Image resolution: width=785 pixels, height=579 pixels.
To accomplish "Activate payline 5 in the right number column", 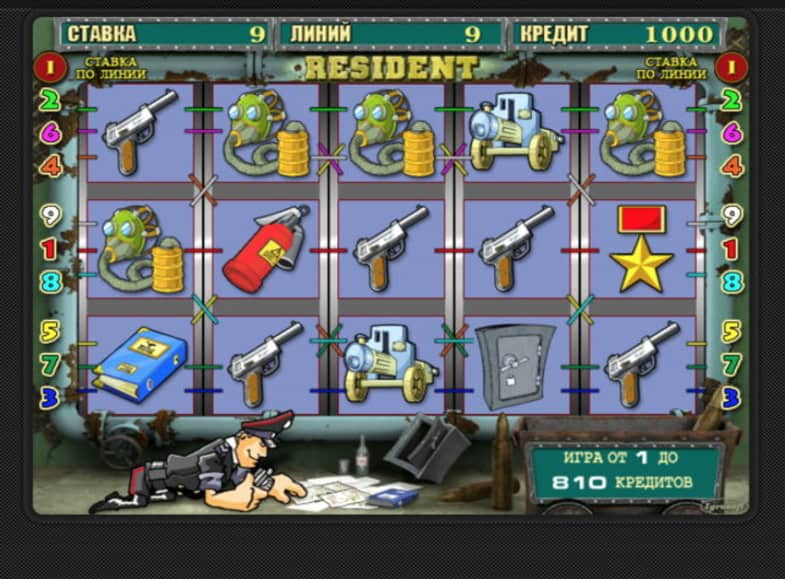I will 732,331.
